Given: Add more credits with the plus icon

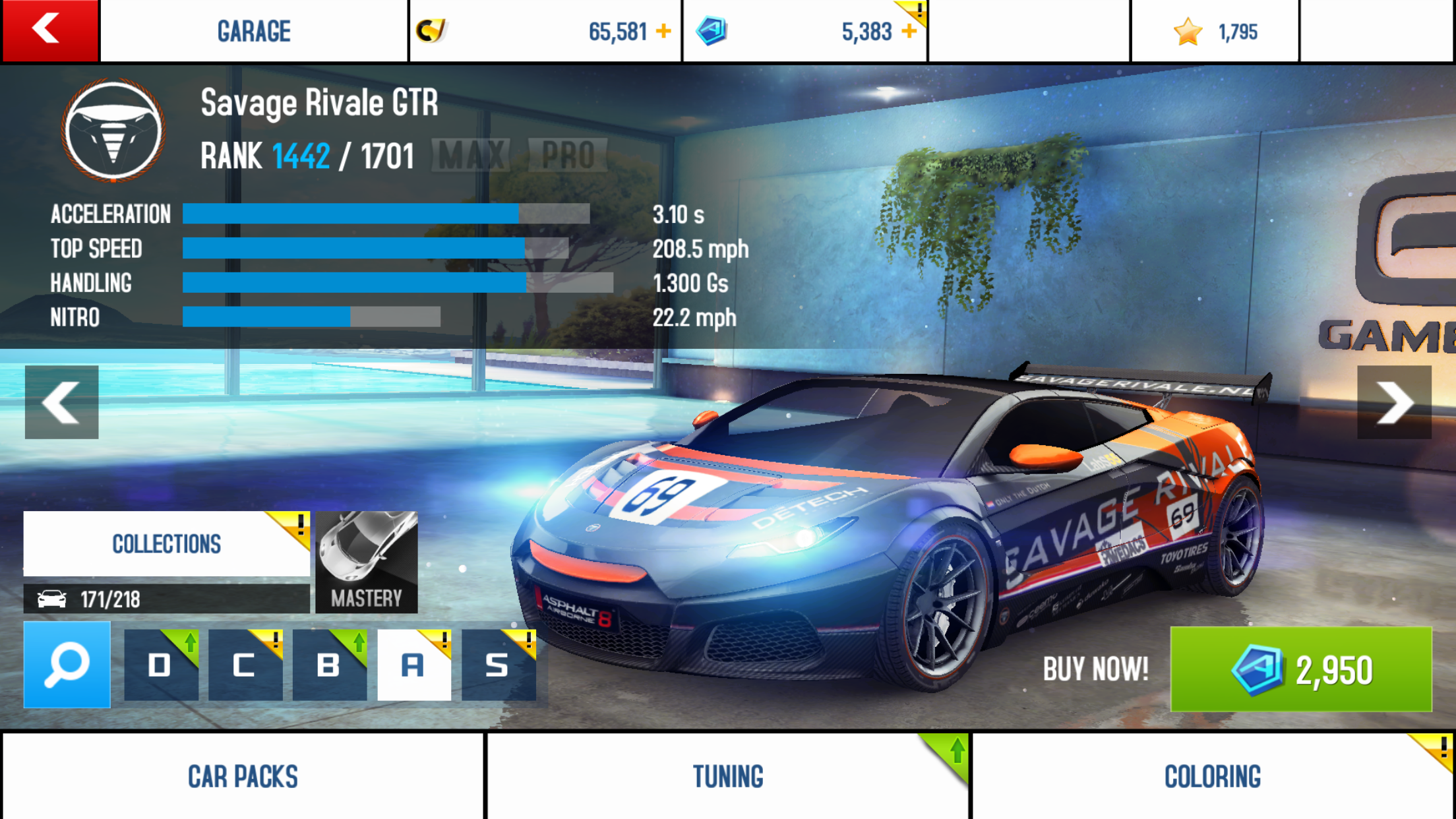Looking at the screenshot, I should click(663, 31).
